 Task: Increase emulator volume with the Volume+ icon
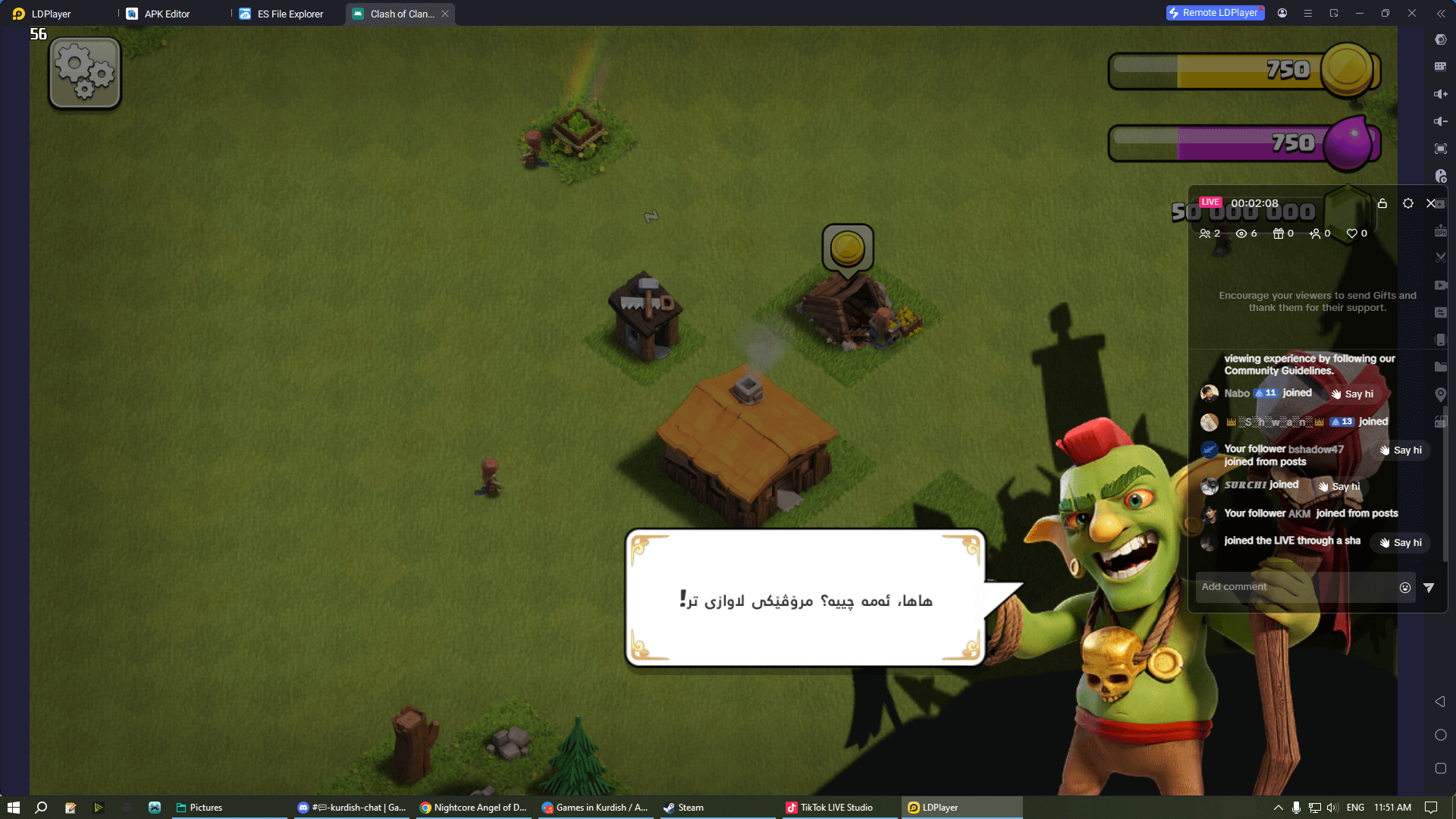[x=1440, y=94]
